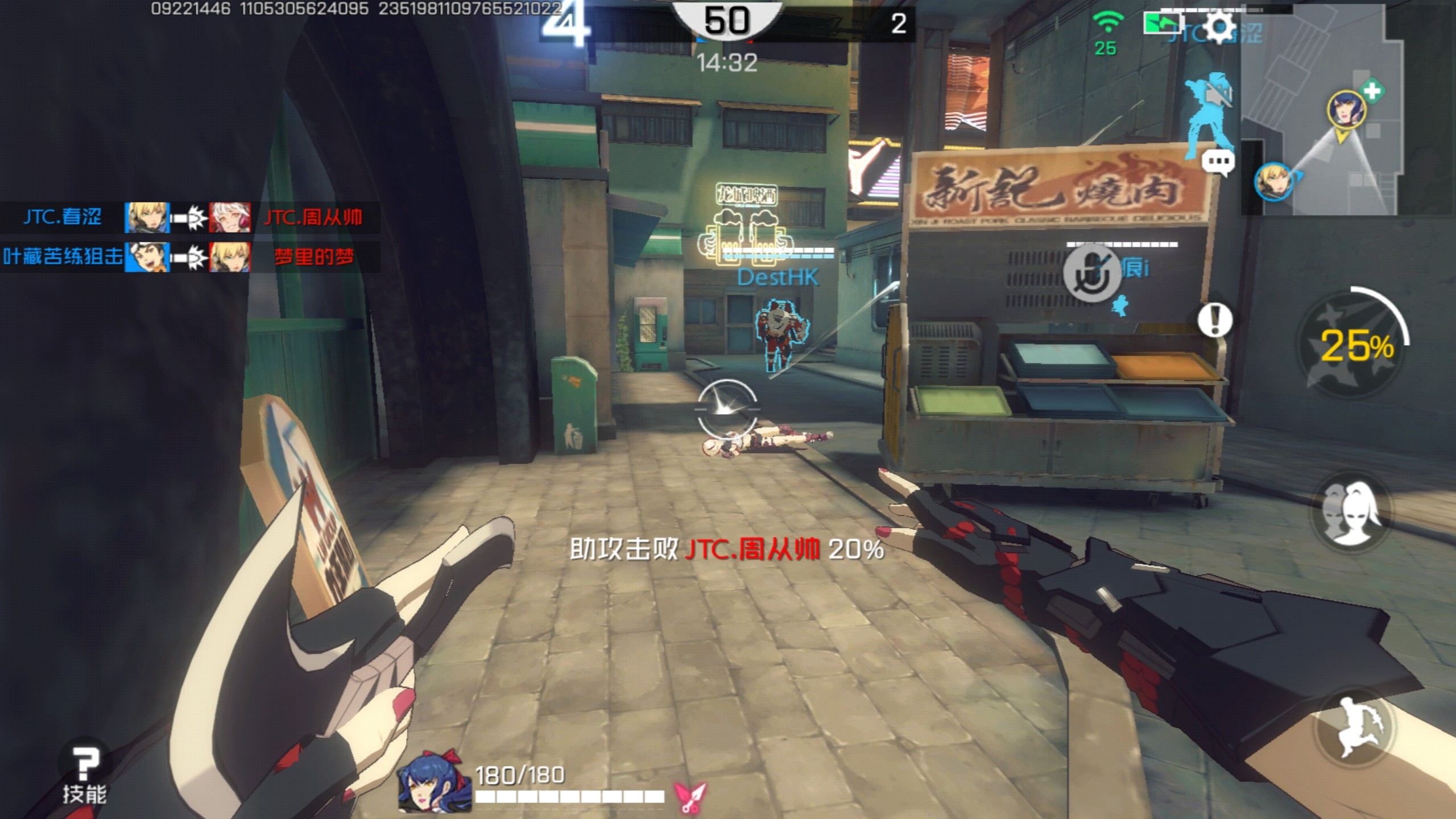This screenshot has width=1456, height=819.
Task: Tap the exclamation mark alert button
Action: 1215,321
